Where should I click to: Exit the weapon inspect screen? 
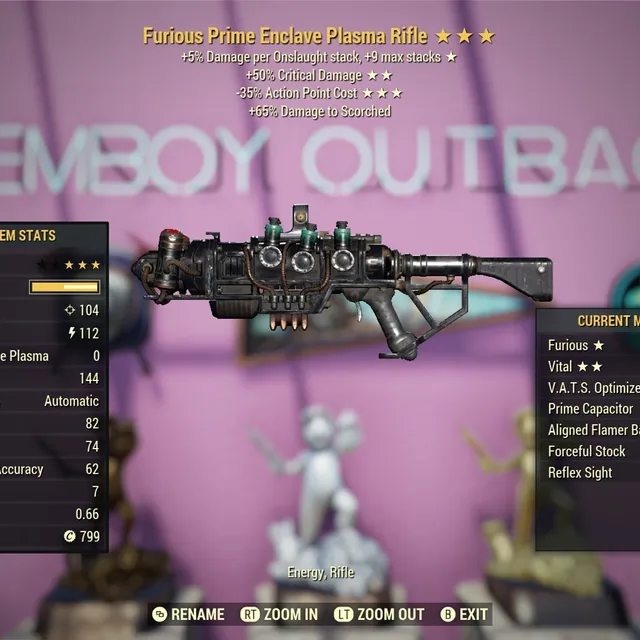465,614
